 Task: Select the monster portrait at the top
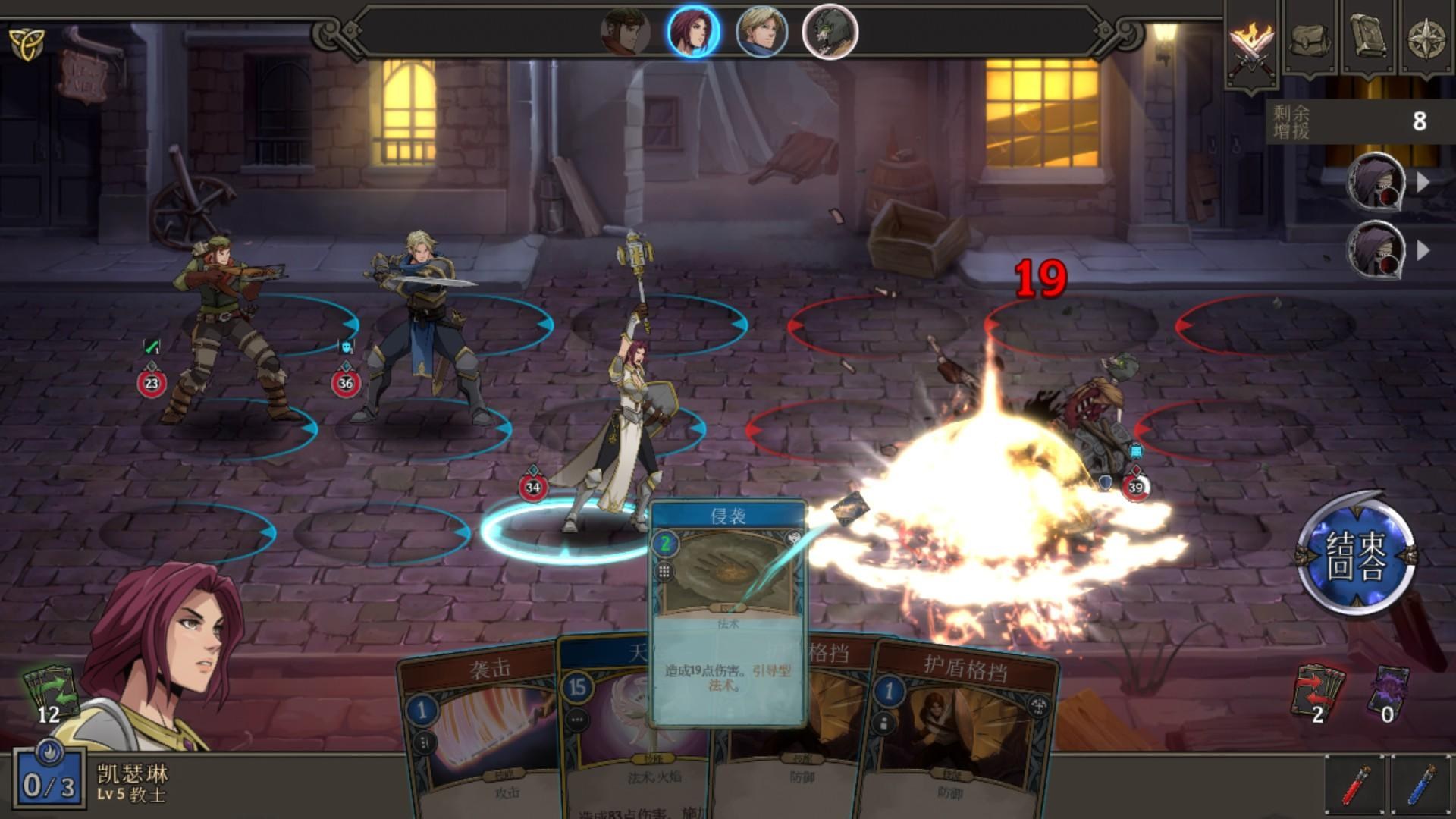[x=830, y=30]
